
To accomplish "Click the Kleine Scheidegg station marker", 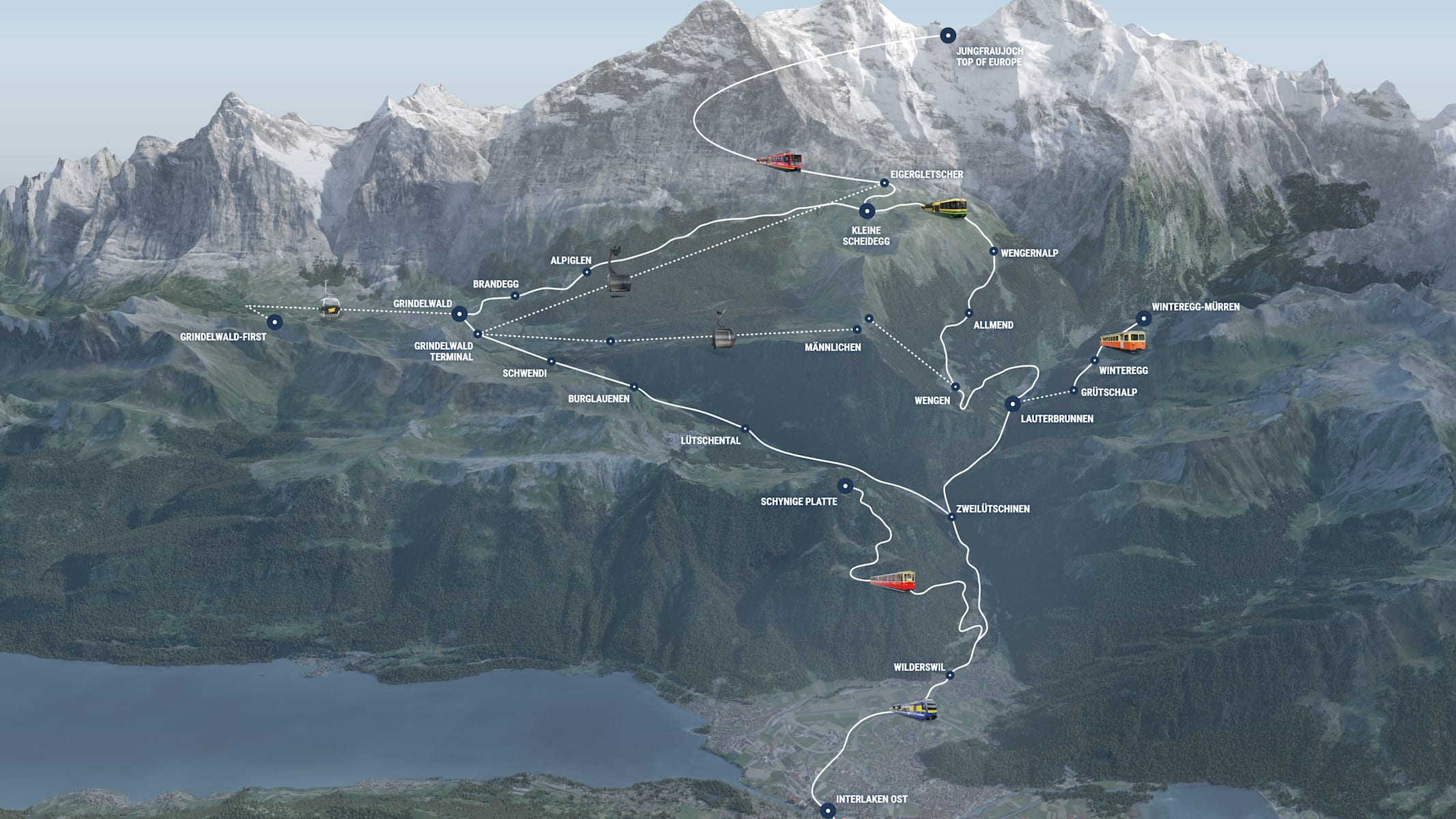I will point(867,211).
